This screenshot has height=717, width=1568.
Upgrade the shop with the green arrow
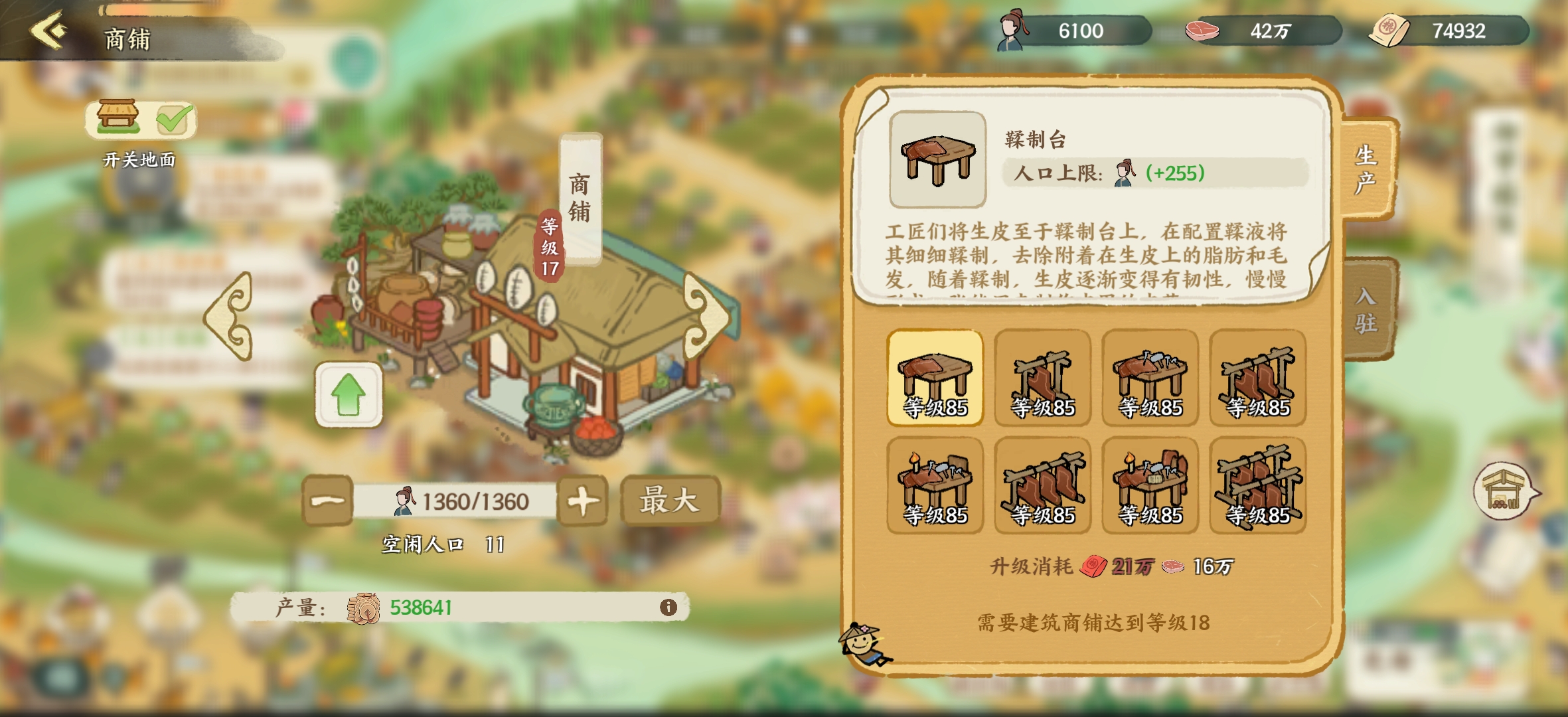pos(349,394)
